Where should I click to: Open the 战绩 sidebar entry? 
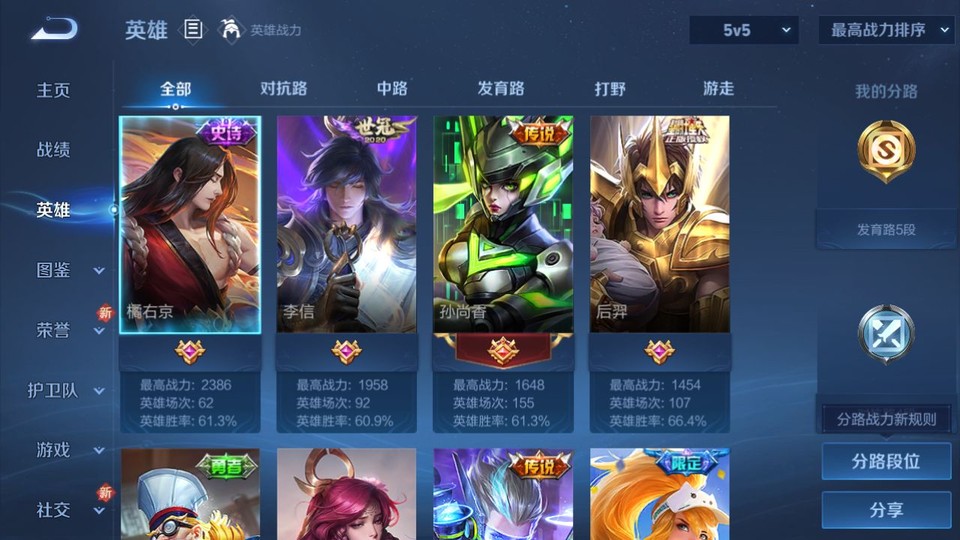click(54, 150)
